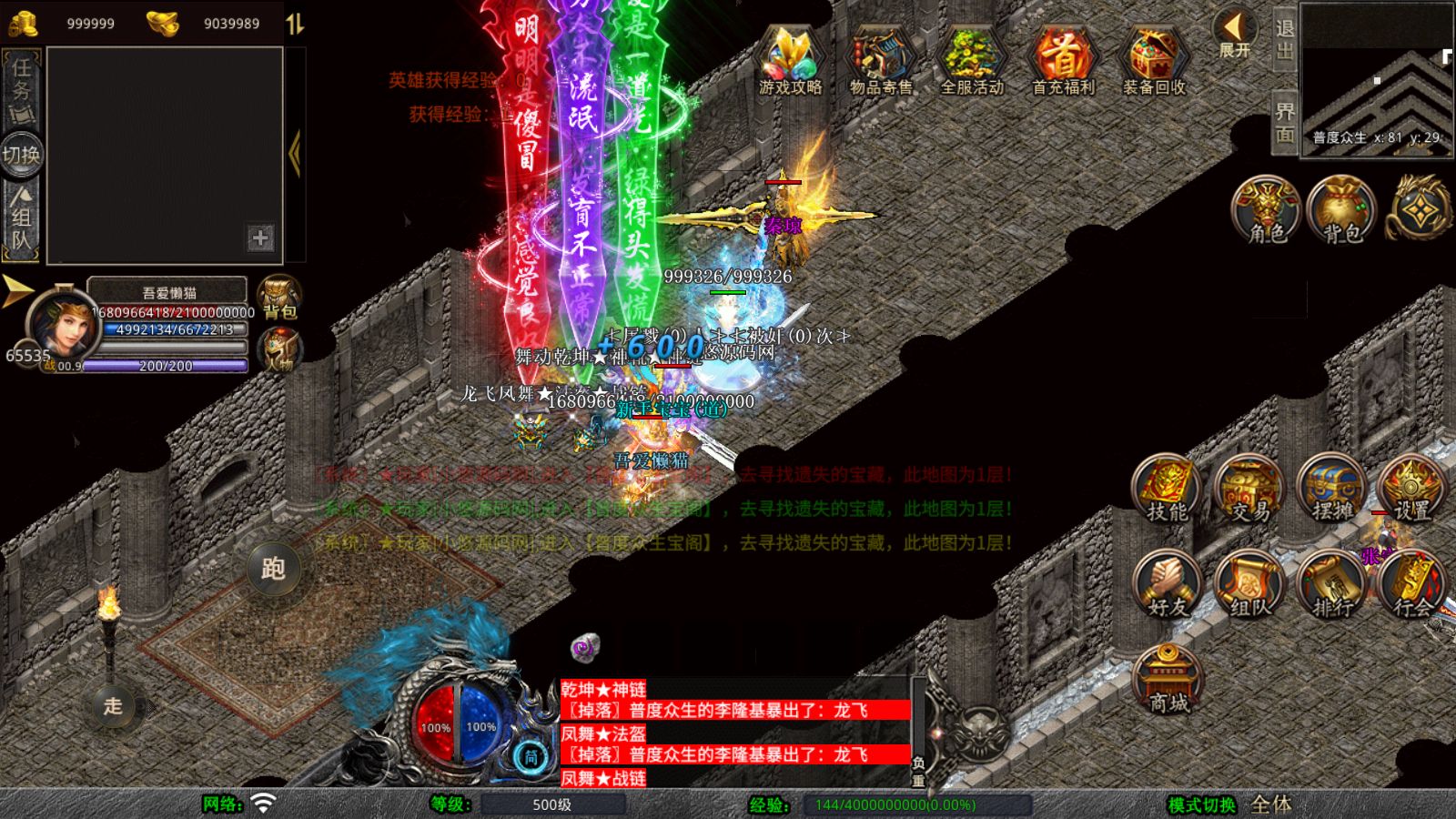Click the 退出 exit button
Image resolution: width=1456 pixels, height=819 pixels.
pyautogui.click(x=1284, y=38)
